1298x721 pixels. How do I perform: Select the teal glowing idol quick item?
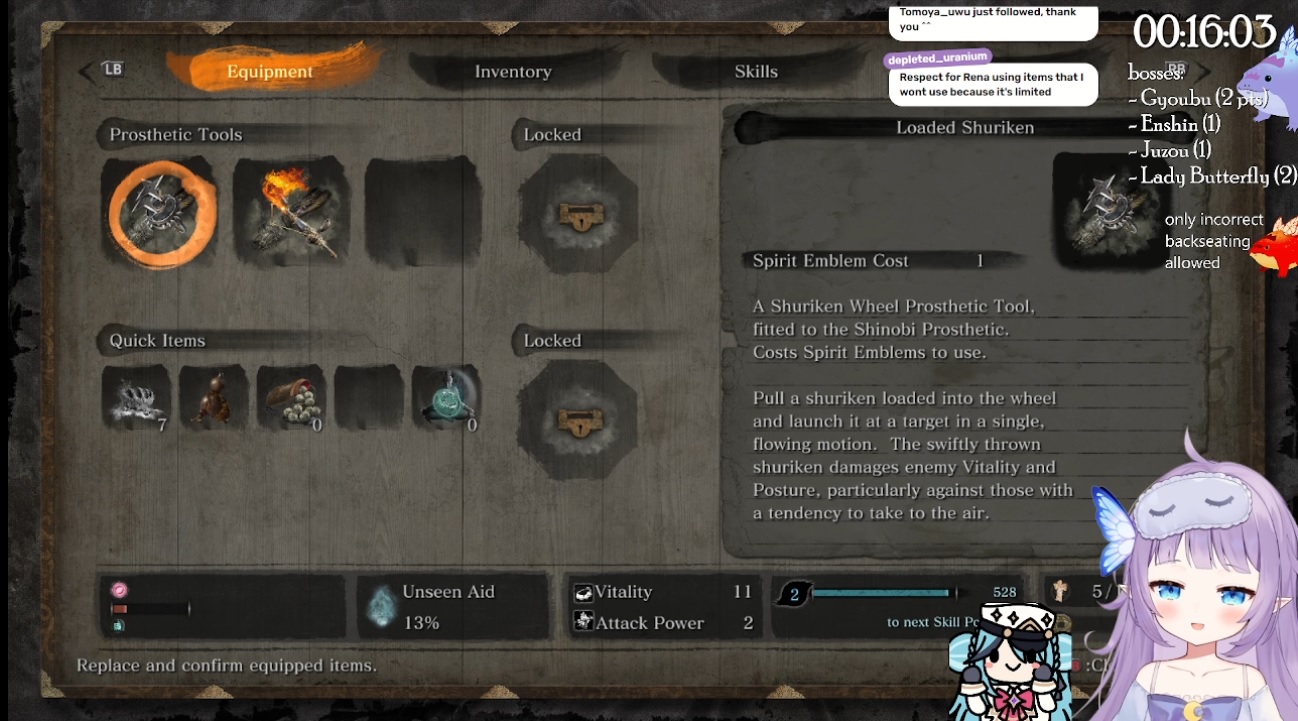pyautogui.click(x=446, y=398)
